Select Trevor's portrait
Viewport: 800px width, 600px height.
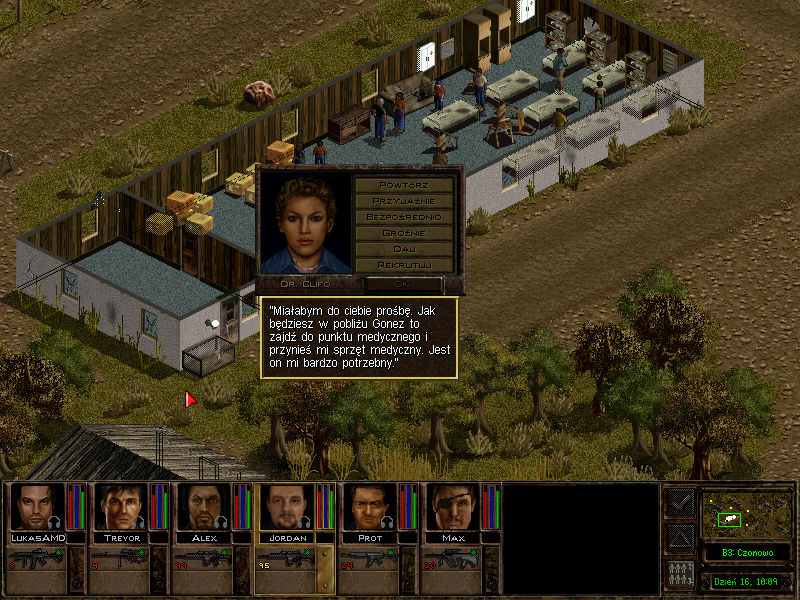click(119, 508)
